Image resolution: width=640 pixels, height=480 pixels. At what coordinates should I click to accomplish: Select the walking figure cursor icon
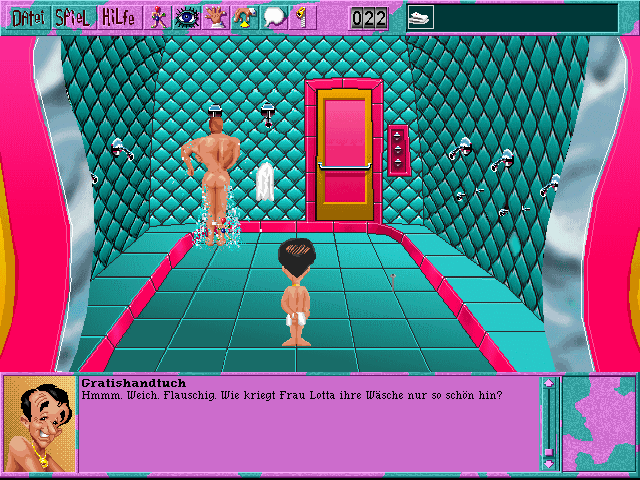(x=158, y=17)
